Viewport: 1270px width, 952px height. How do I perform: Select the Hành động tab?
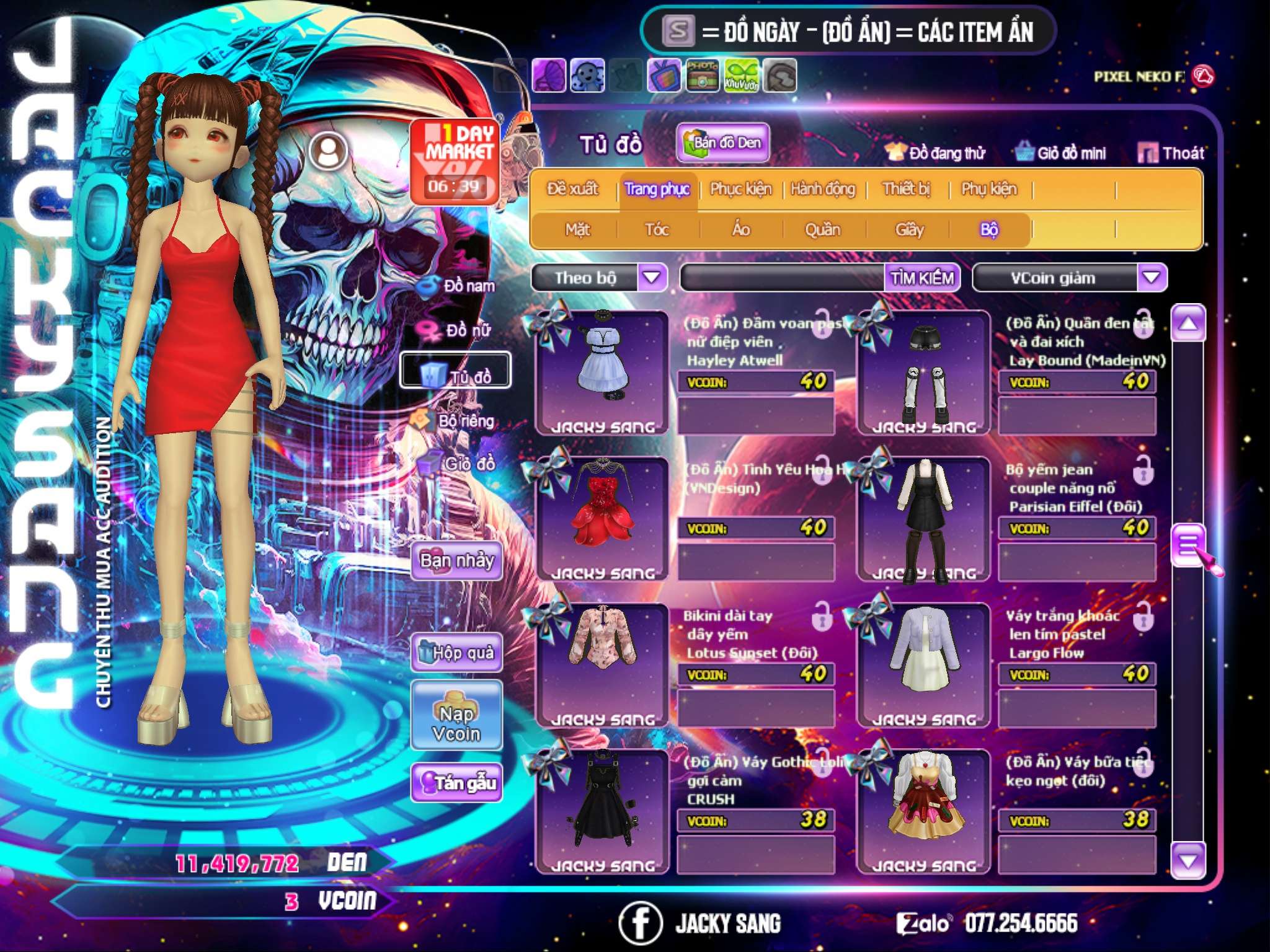822,189
